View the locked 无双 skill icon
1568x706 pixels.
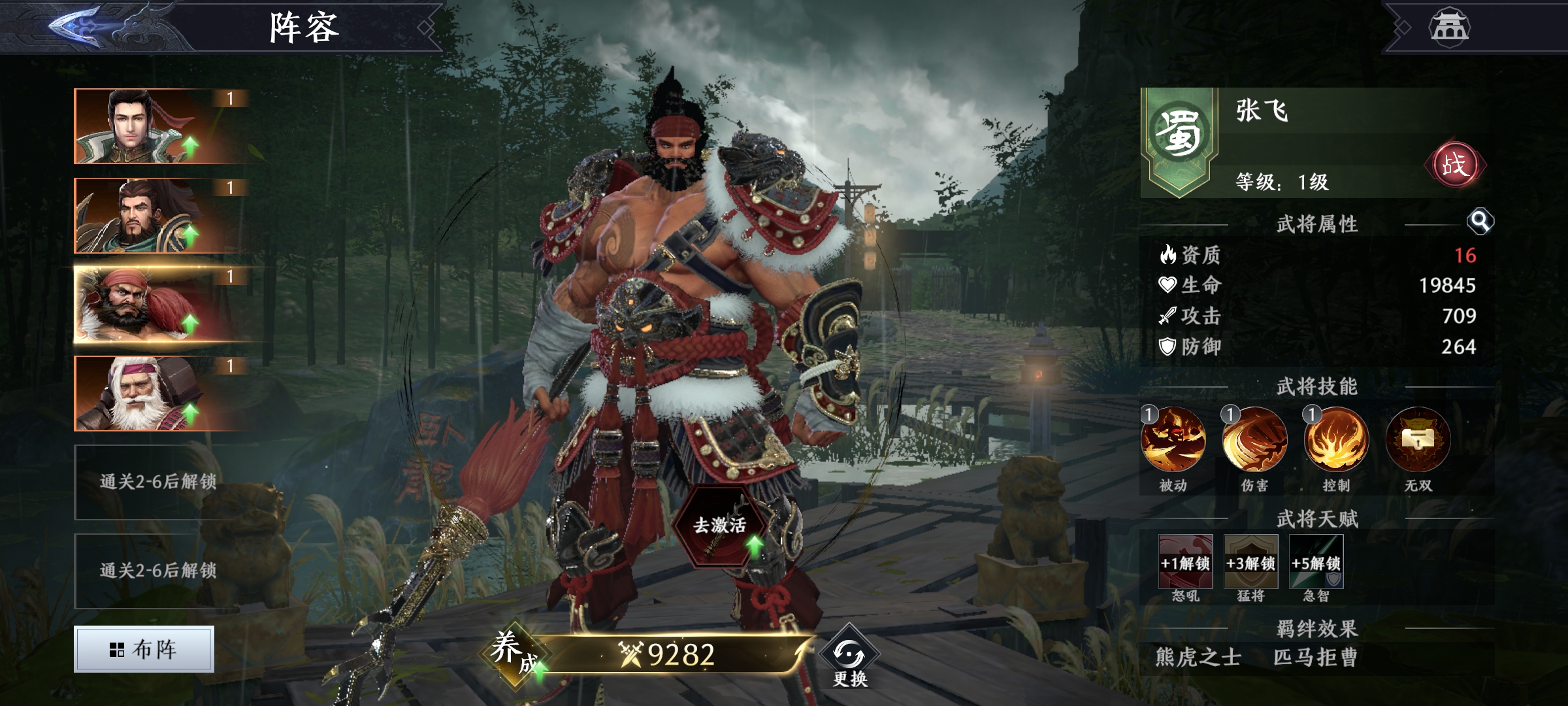(1418, 439)
